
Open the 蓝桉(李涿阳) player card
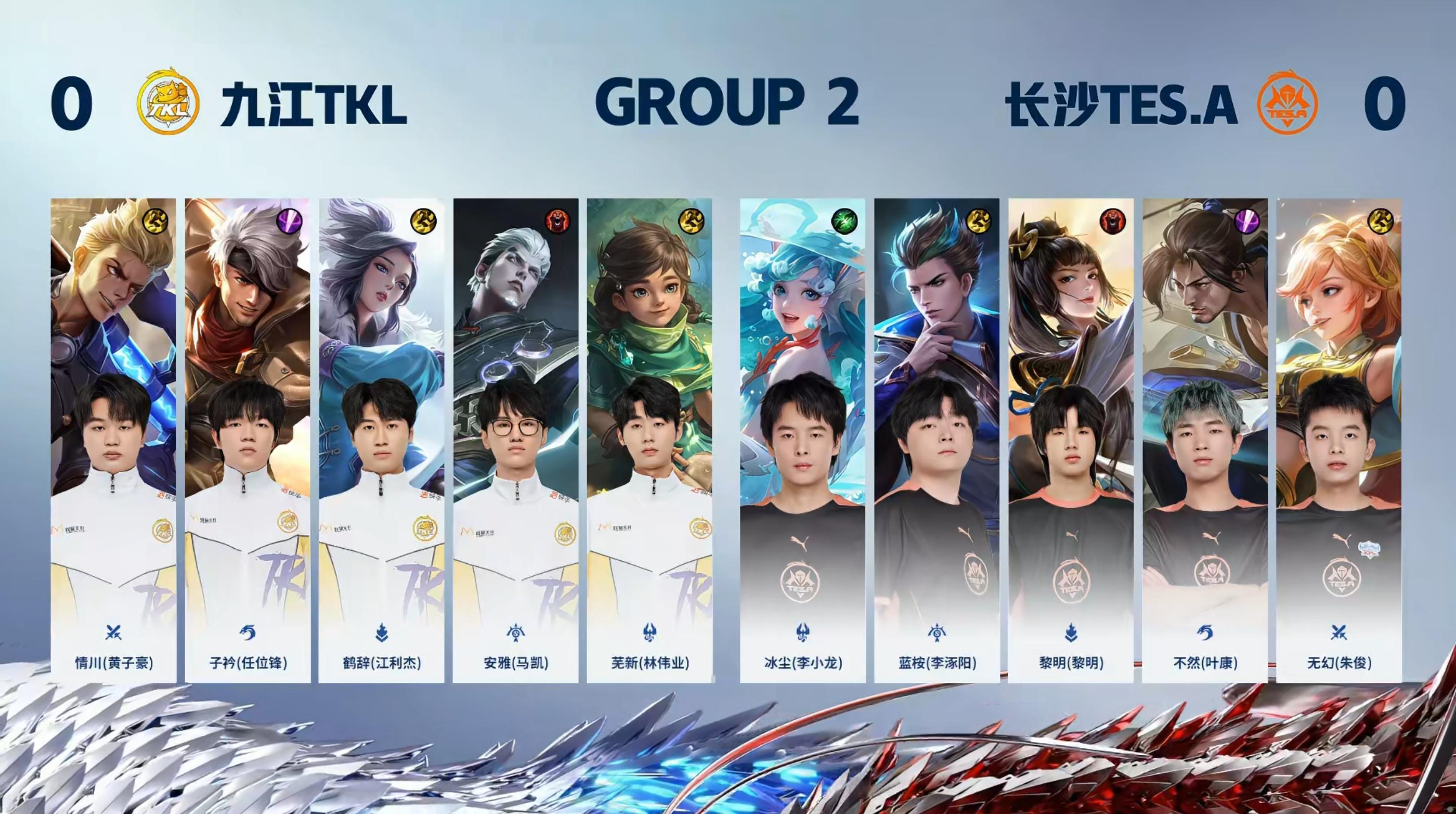937,440
